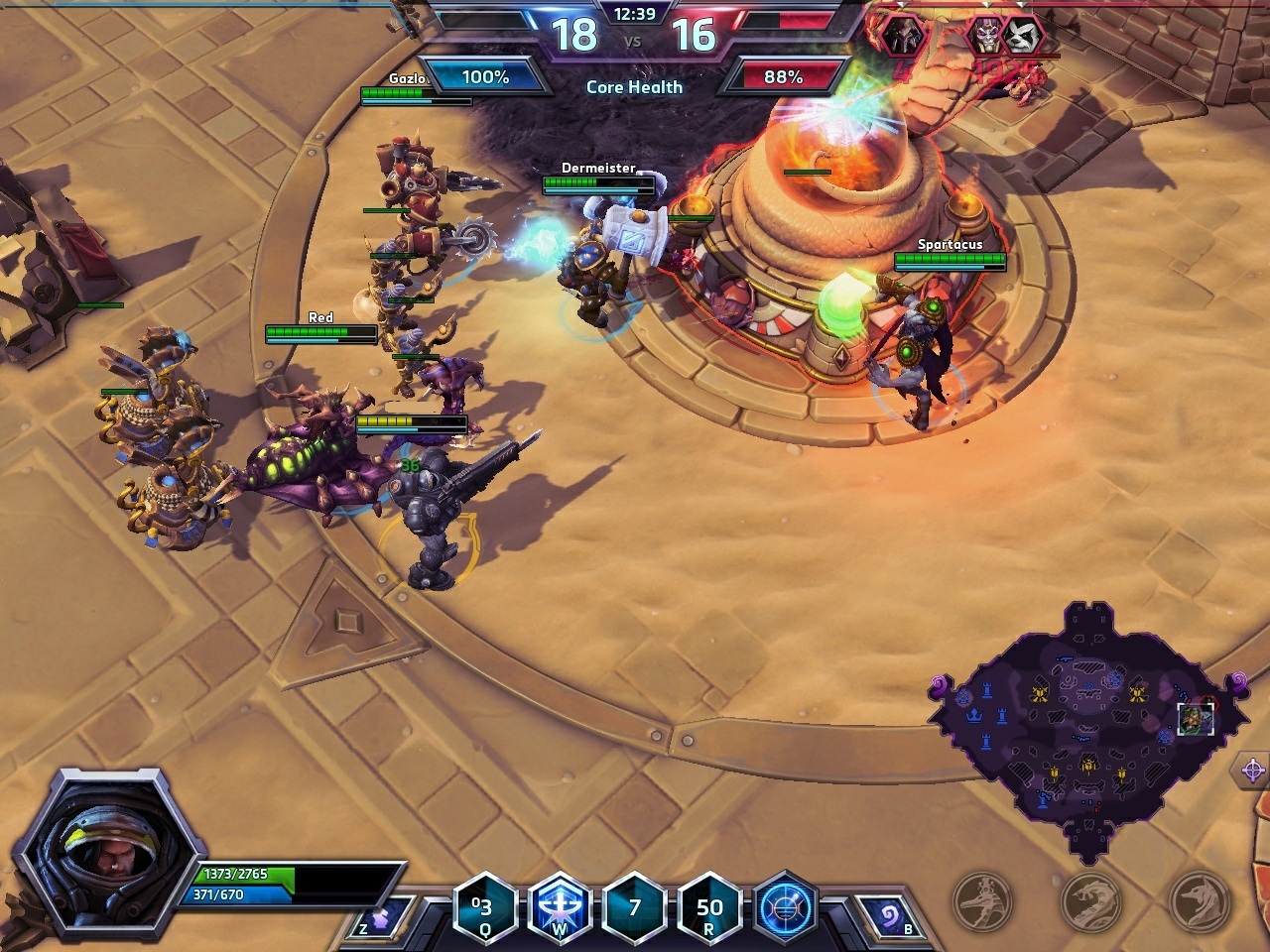Select the dark hooded enemy hero portrait

[x=905, y=37]
